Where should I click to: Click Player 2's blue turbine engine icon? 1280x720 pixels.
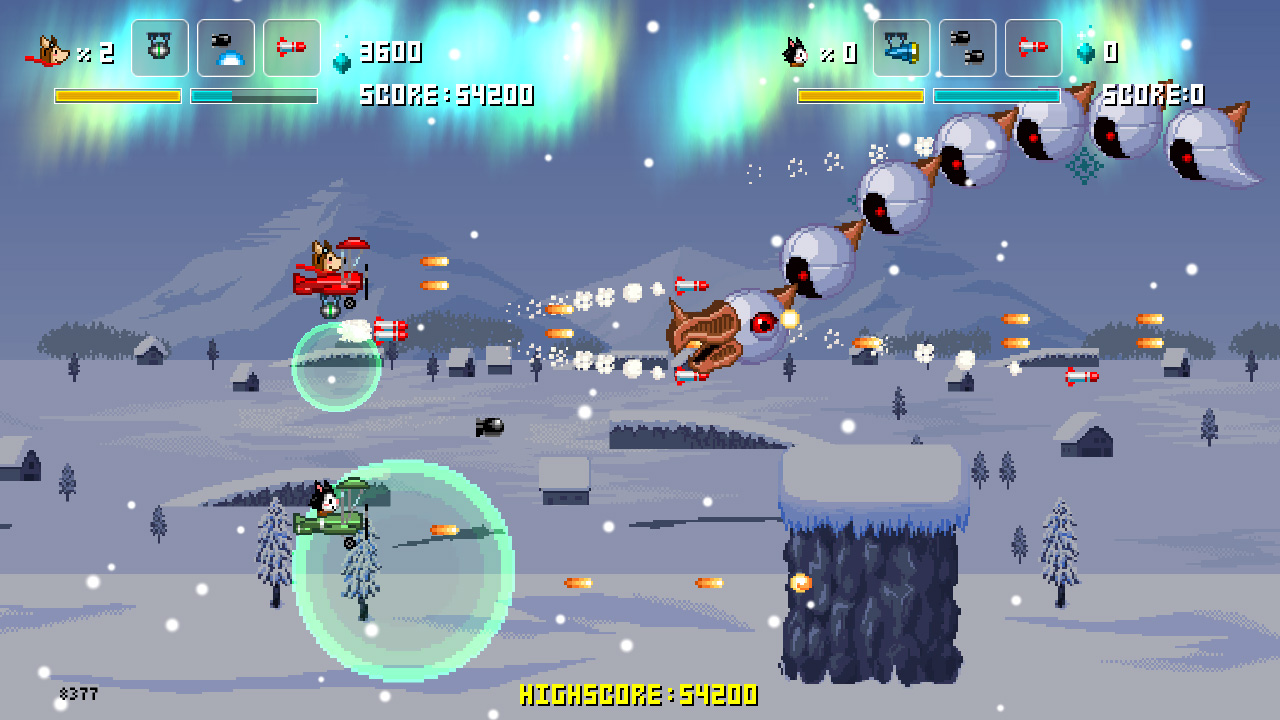899,47
